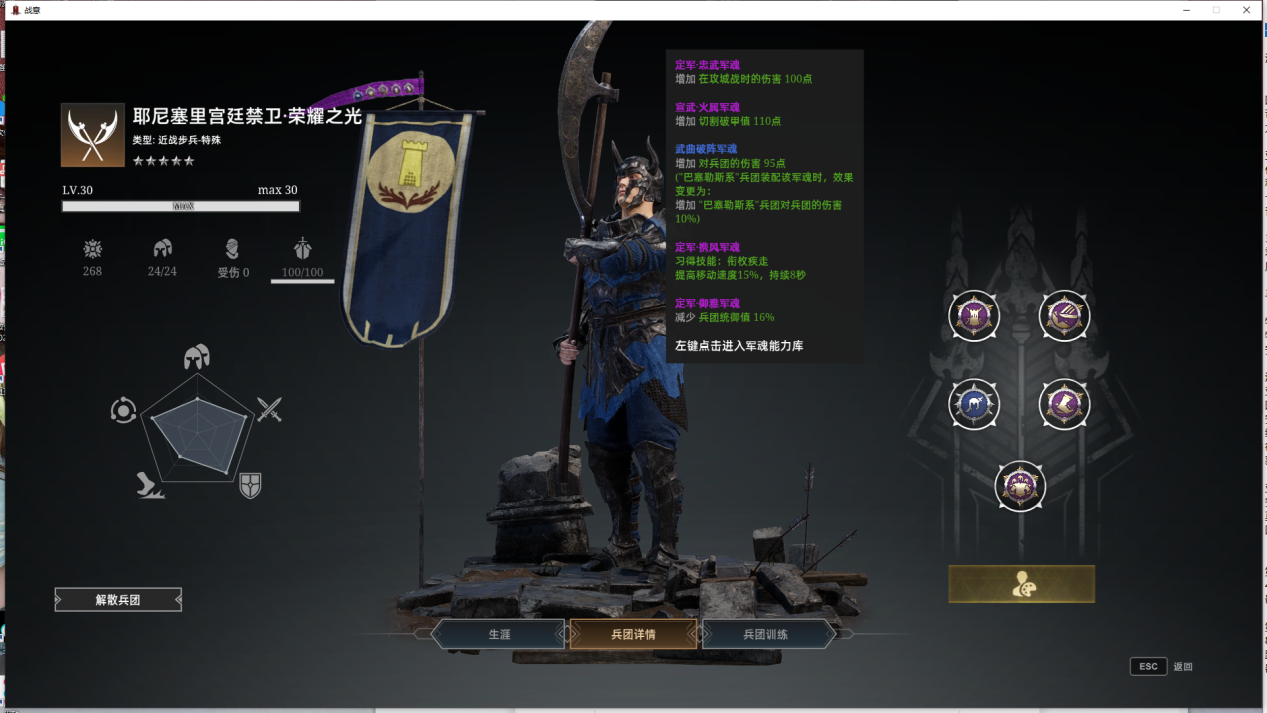Viewport: 1267px width, 713px height.
Task: Choose the winged helmet doctrine medallion
Action: coord(1064,316)
